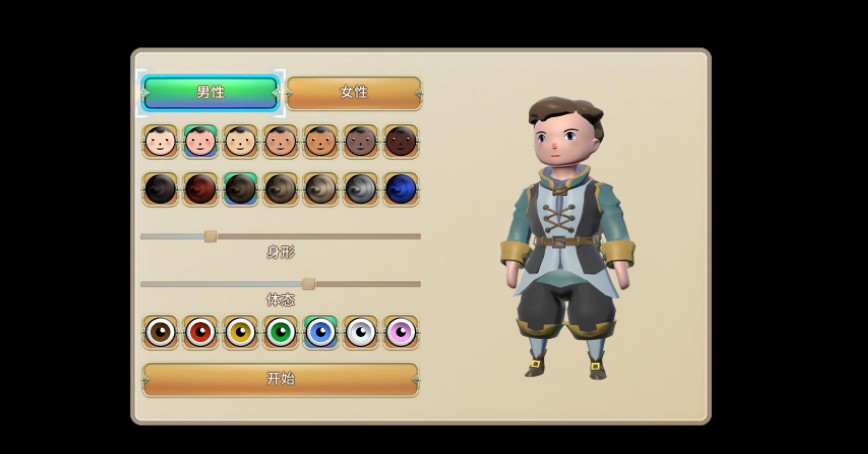
Task: Select the blue eye color
Action: coord(320,332)
